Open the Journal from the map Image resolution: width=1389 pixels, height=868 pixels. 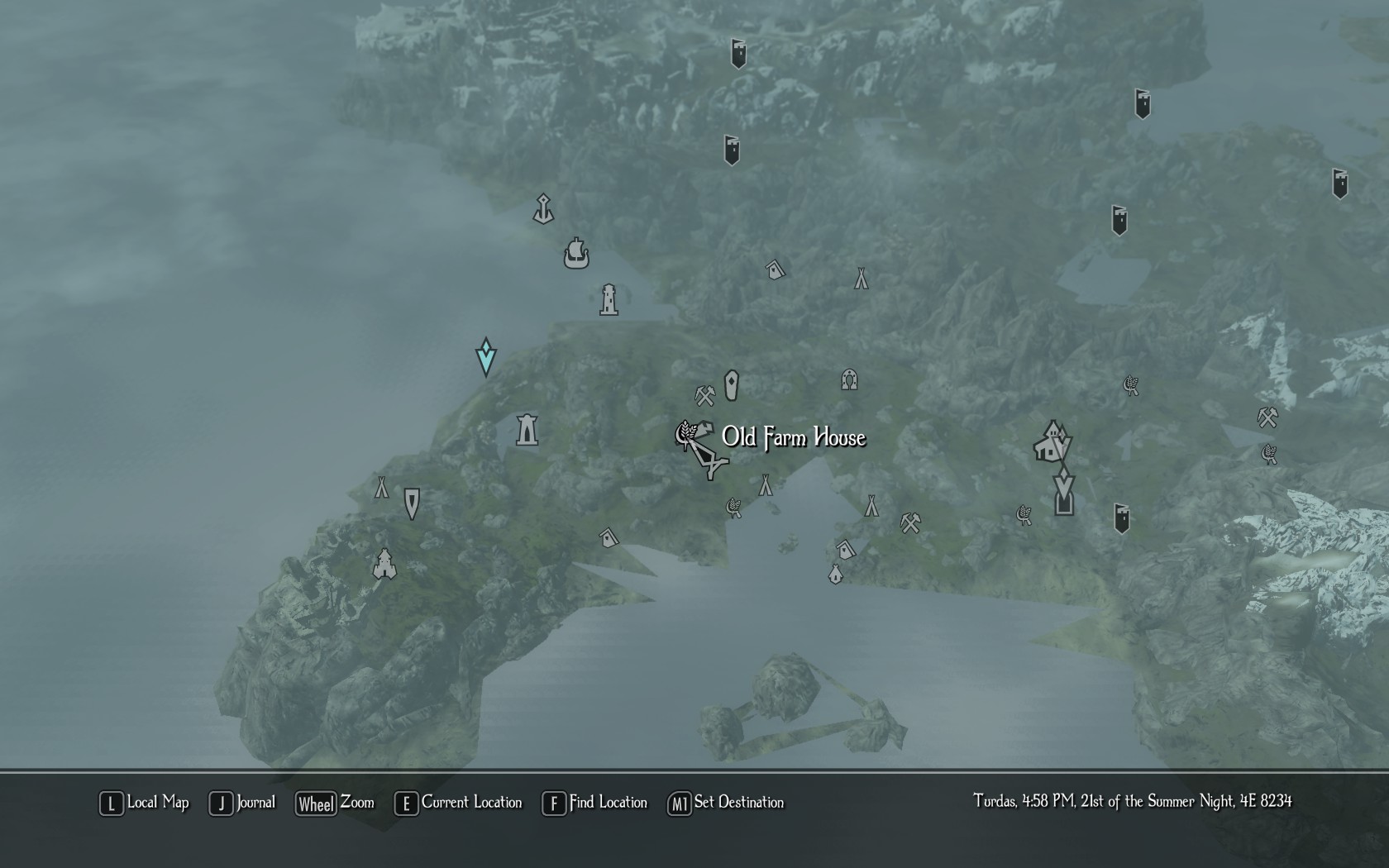click(x=242, y=803)
